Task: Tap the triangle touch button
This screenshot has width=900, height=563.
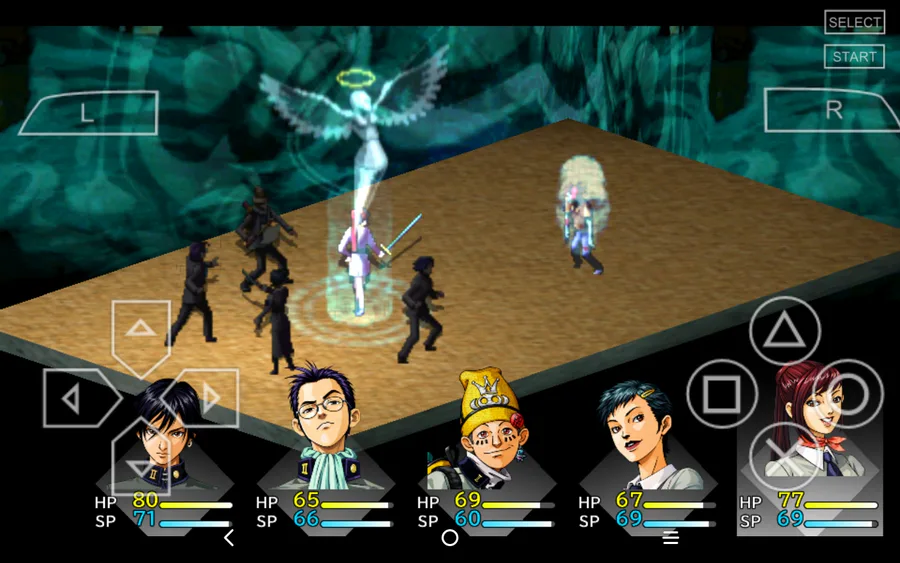Action: pyautogui.click(x=785, y=332)
